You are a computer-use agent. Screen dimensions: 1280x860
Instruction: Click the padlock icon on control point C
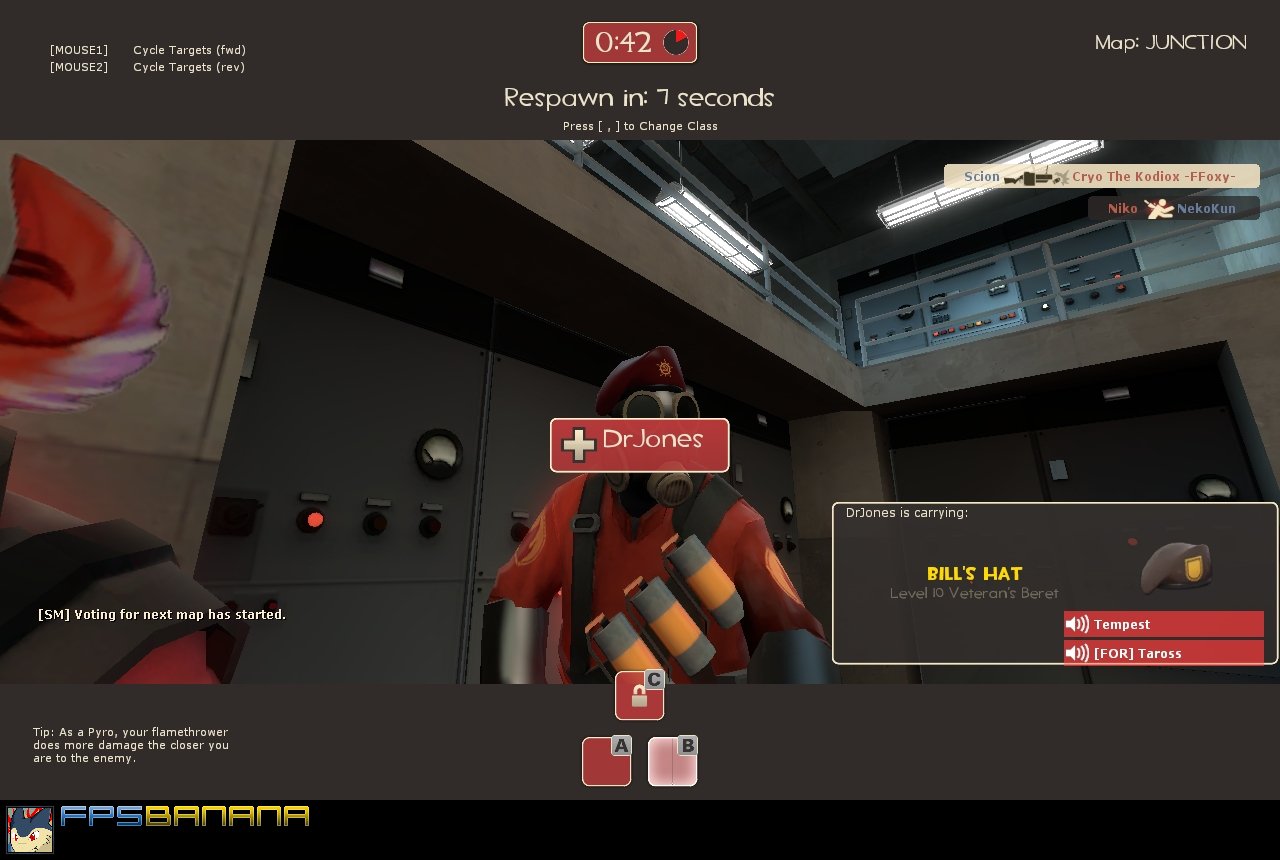point(637,695)
